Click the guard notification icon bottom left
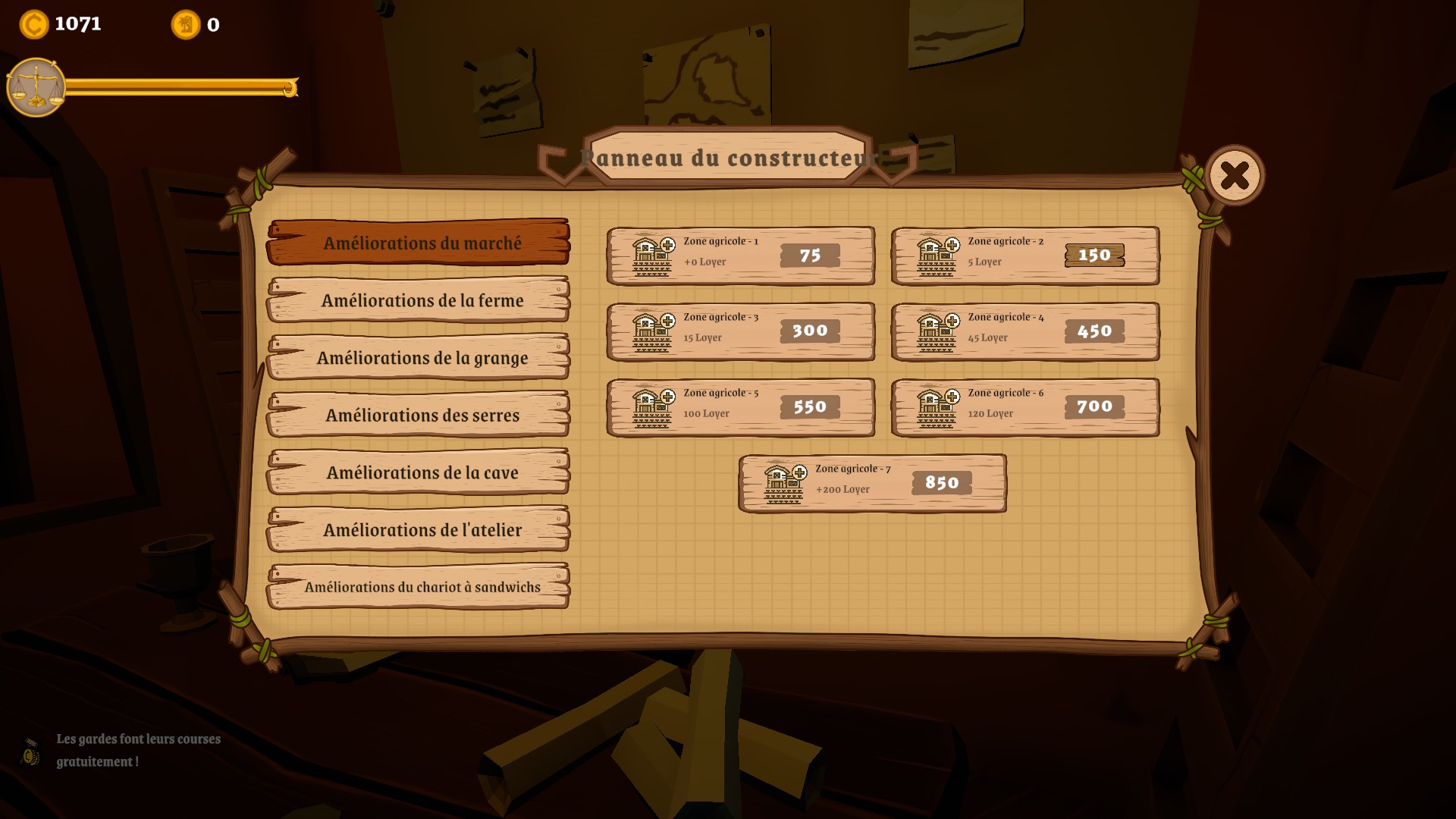 click(x=30, y=752)
